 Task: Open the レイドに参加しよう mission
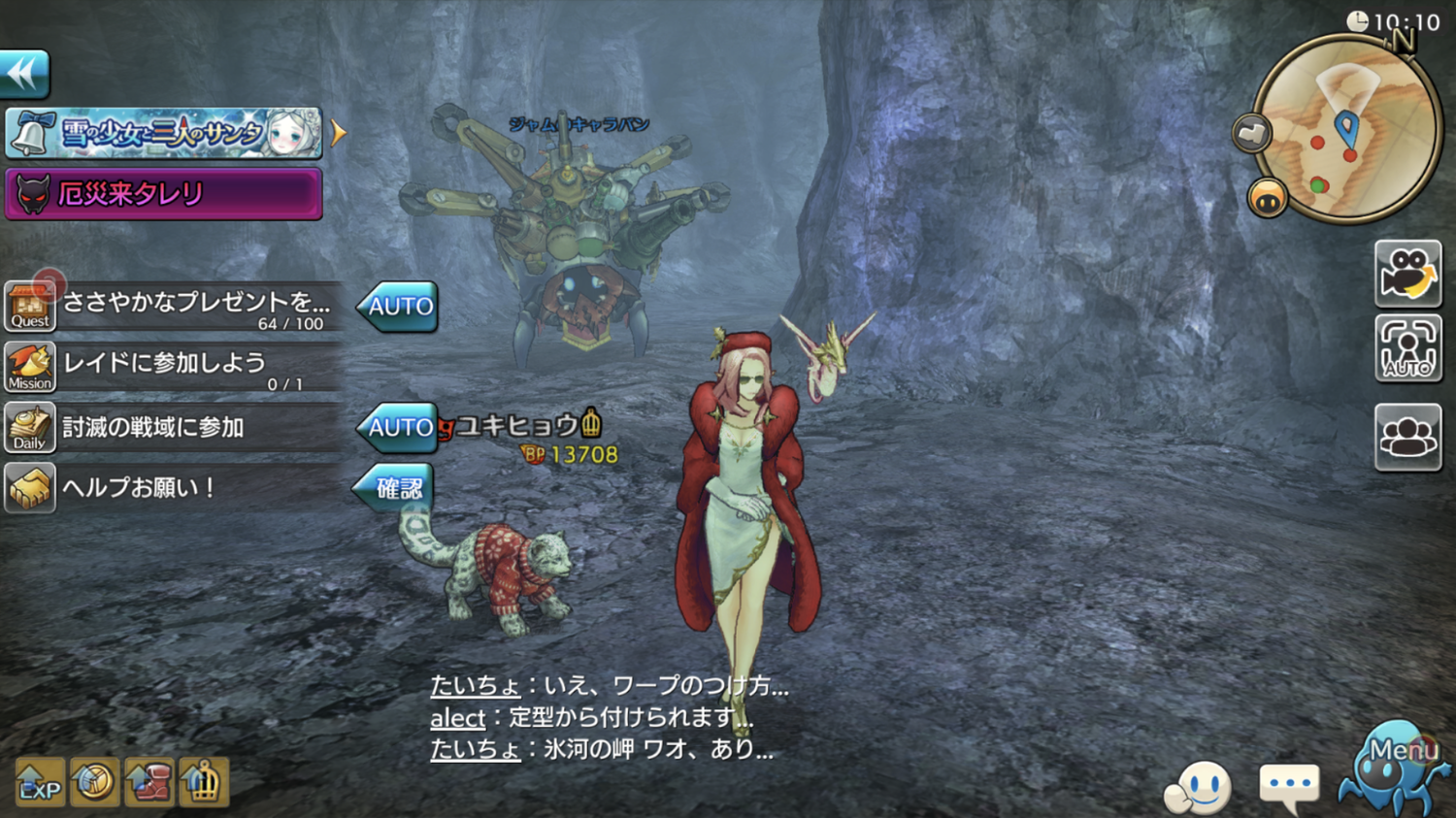(x=175, y=368)
